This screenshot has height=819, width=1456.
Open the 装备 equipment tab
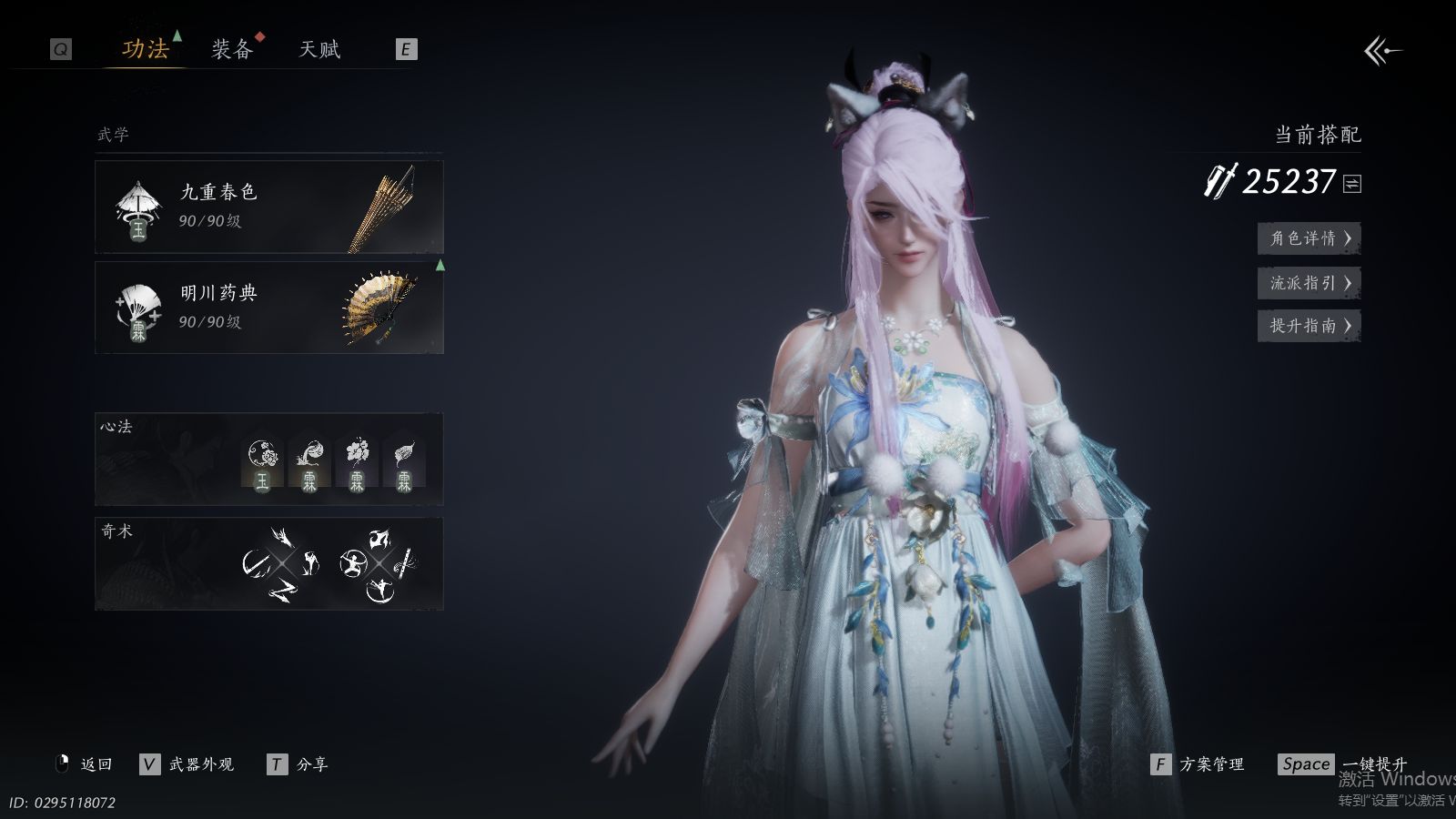click(x=231, y=49)
